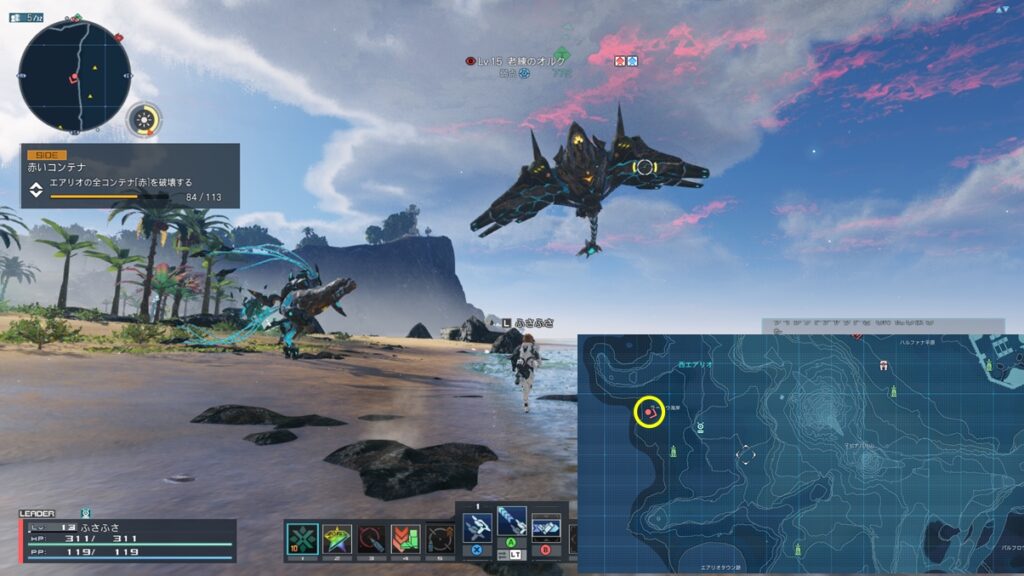Activate the red chevron boost hotbar item
Image resolution: width=1024 pixels, height=576 pixels.
[x=405, y=539]
